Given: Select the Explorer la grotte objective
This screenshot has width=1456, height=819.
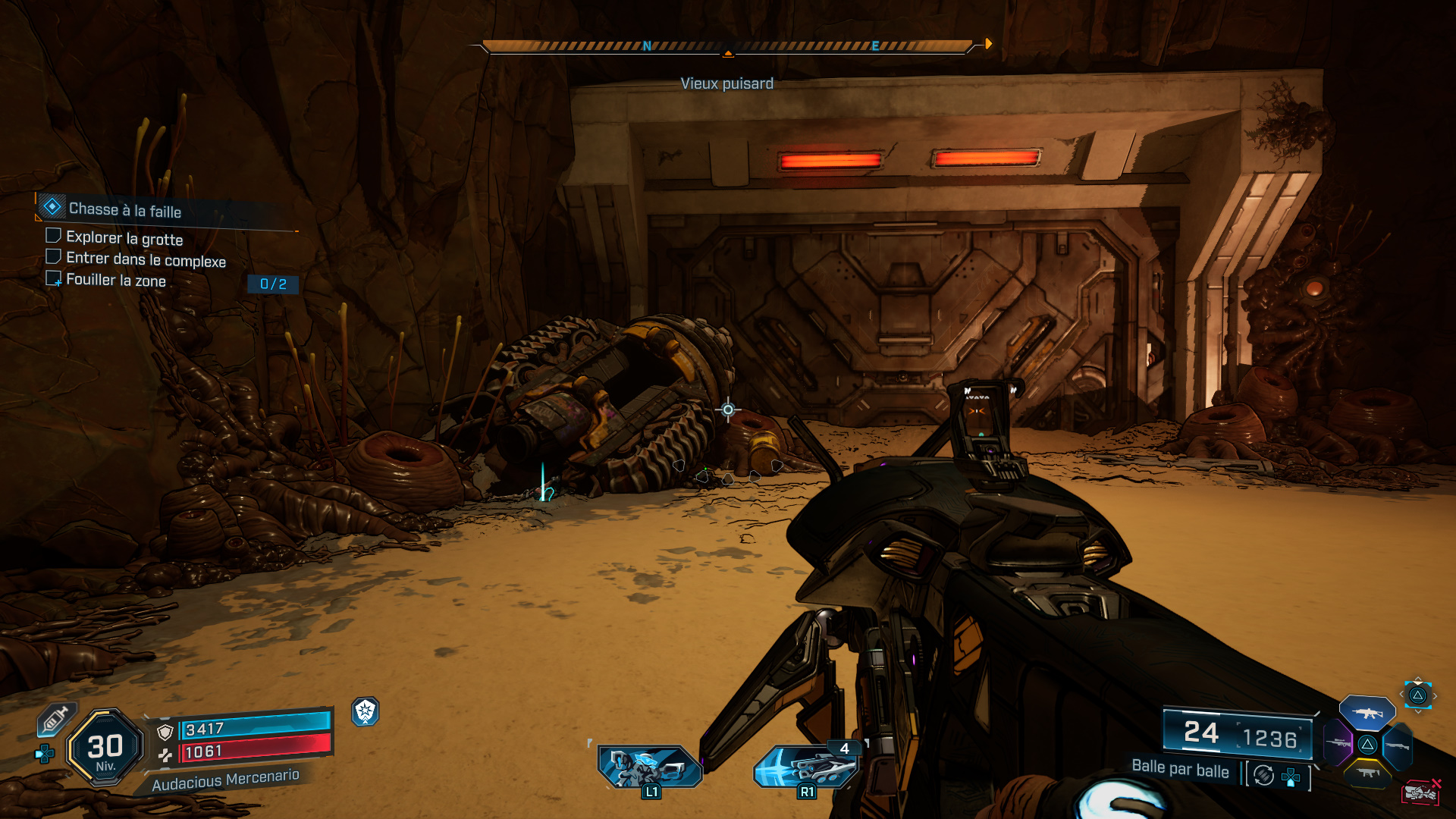Looking at the screenshot, I should [124, 239].
